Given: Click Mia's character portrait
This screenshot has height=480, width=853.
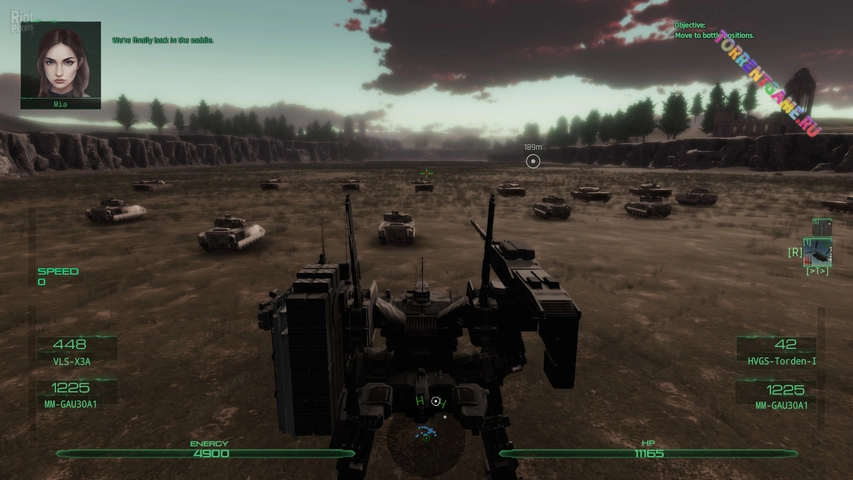Looking at the screenshot, I should pos(60,60).
